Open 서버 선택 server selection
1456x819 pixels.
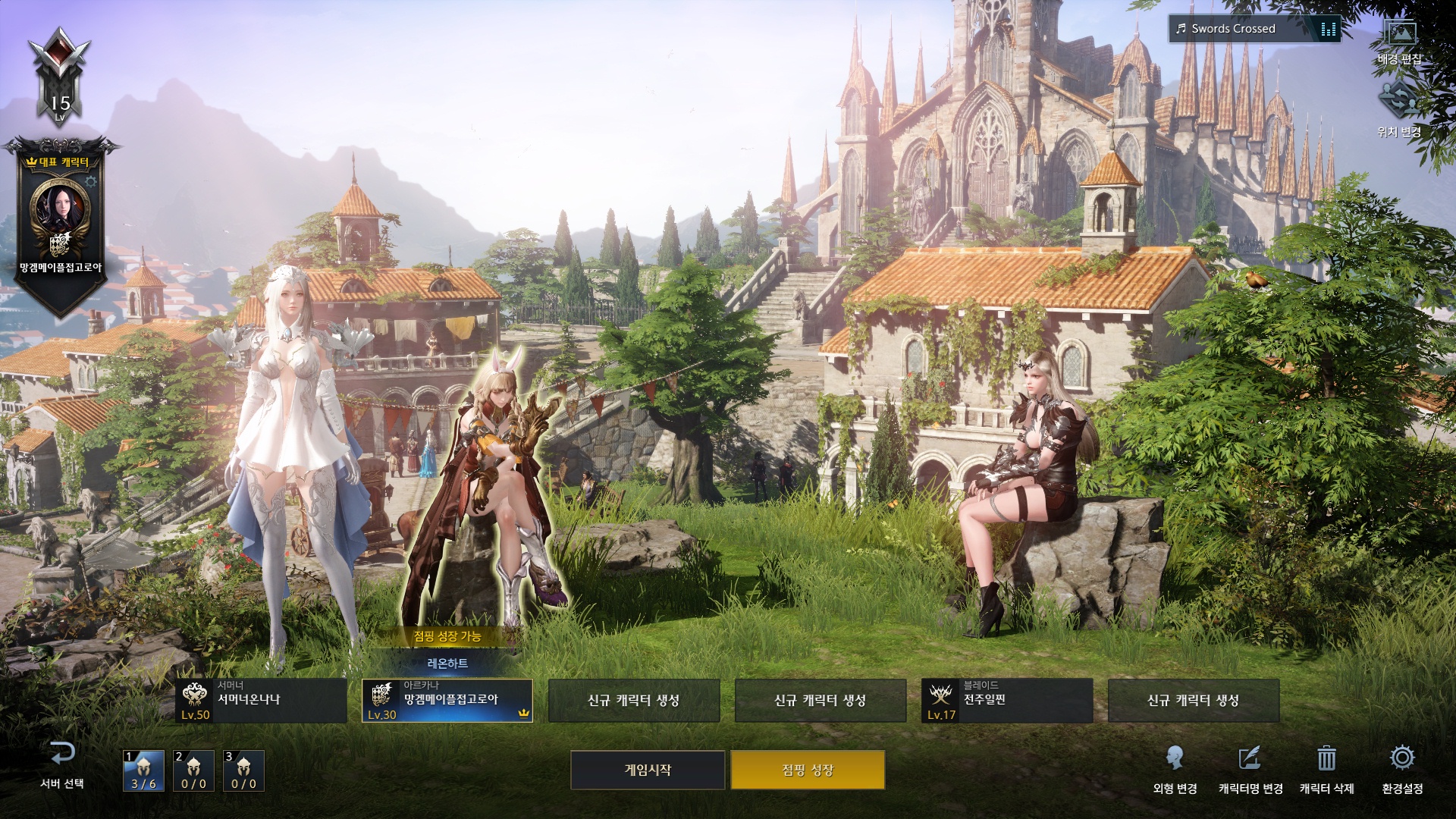pos(62,764)
